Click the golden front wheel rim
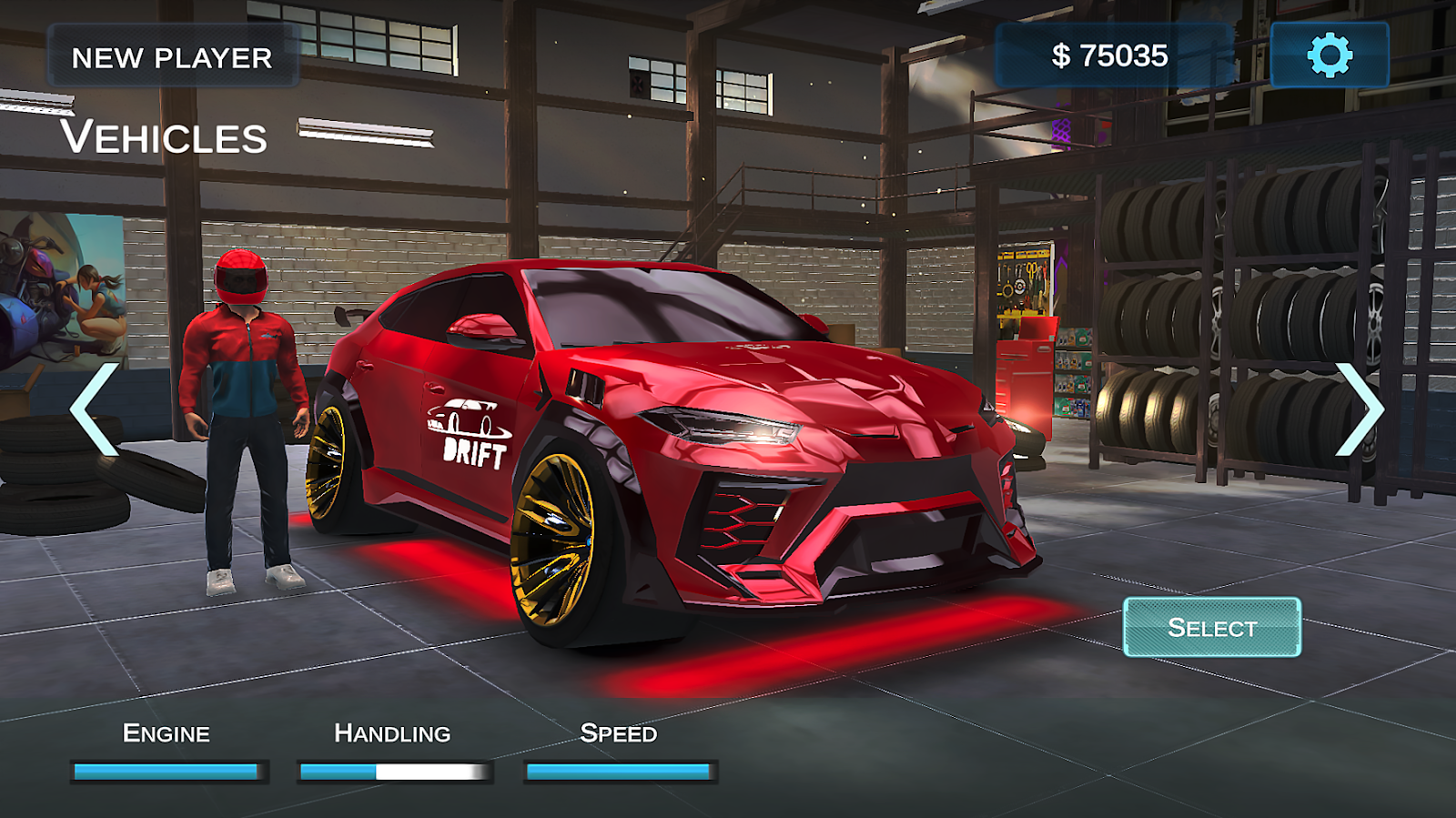Viewport: 1456px width, 818px height. click(555, 537)
